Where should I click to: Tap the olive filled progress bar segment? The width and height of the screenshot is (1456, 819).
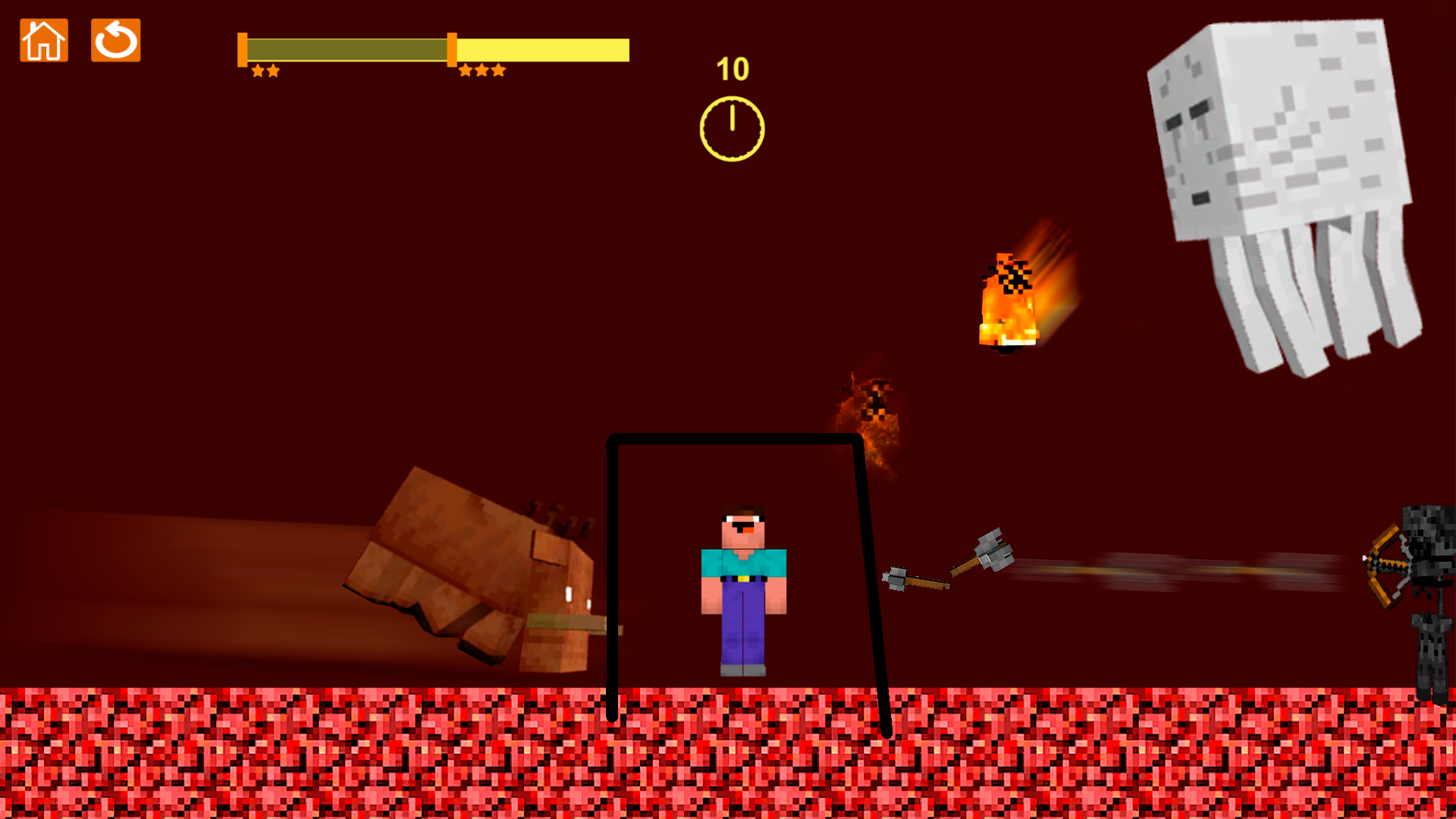click(349, 49)
